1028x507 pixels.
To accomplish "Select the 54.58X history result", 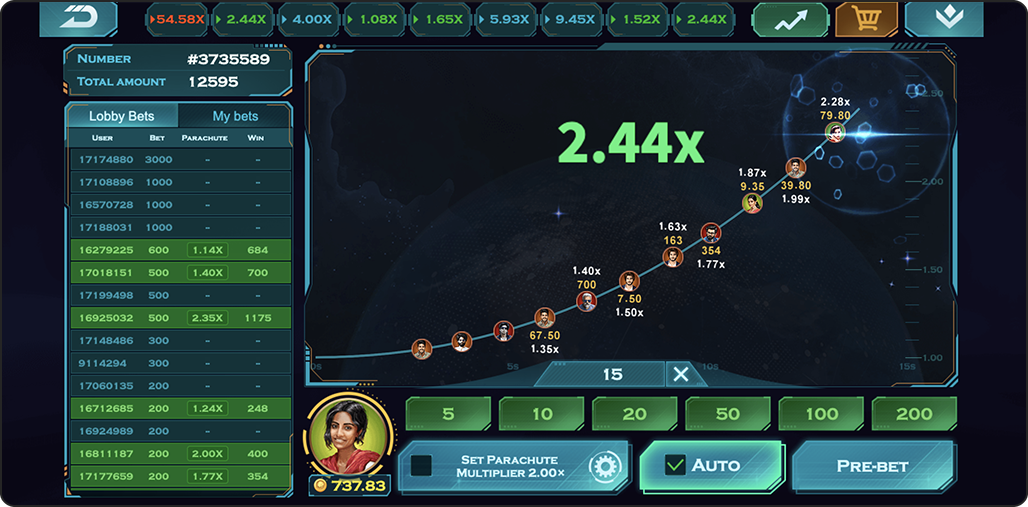I will coord(176,19).
